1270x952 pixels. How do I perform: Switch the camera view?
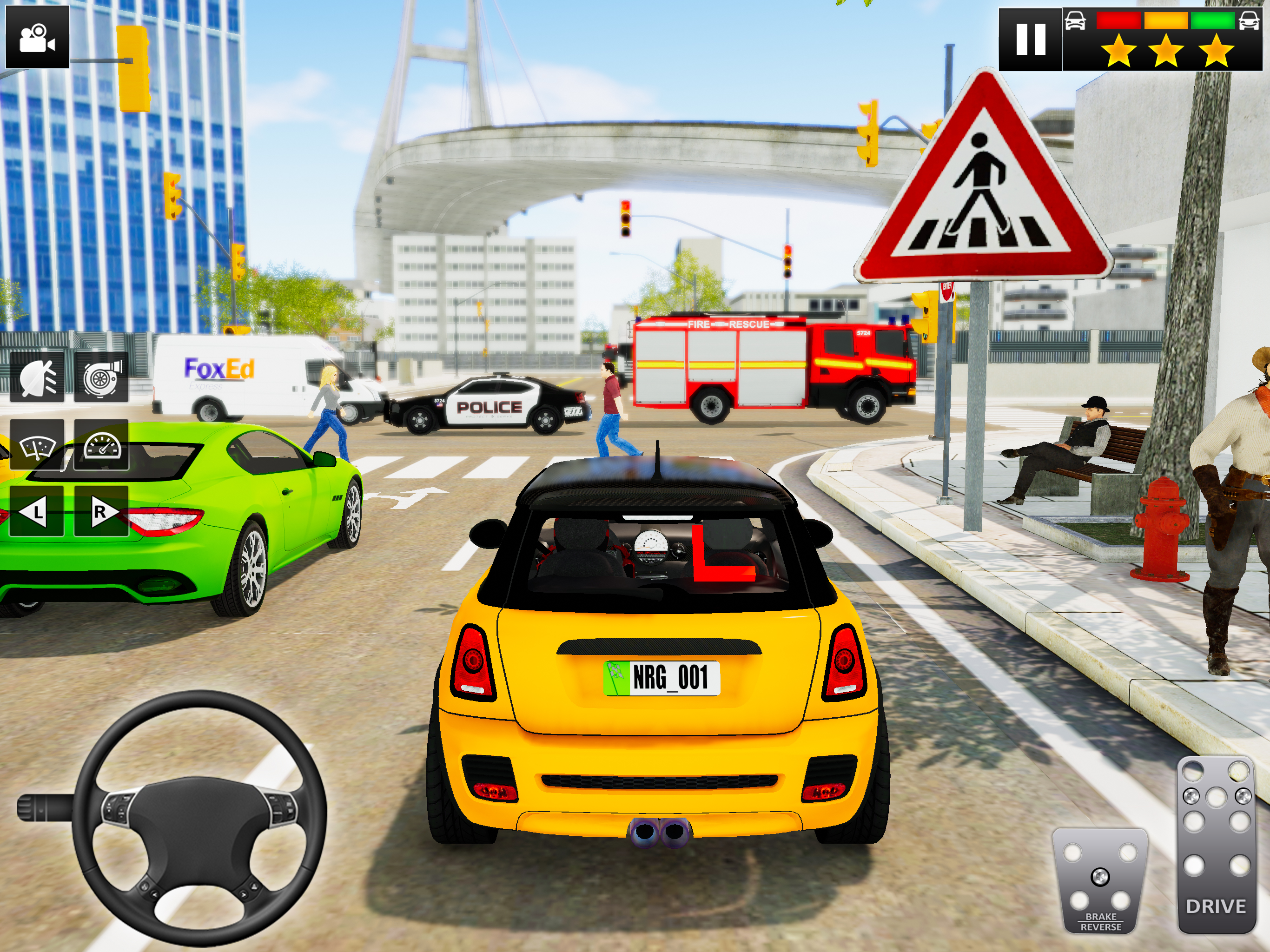point(37,37)
